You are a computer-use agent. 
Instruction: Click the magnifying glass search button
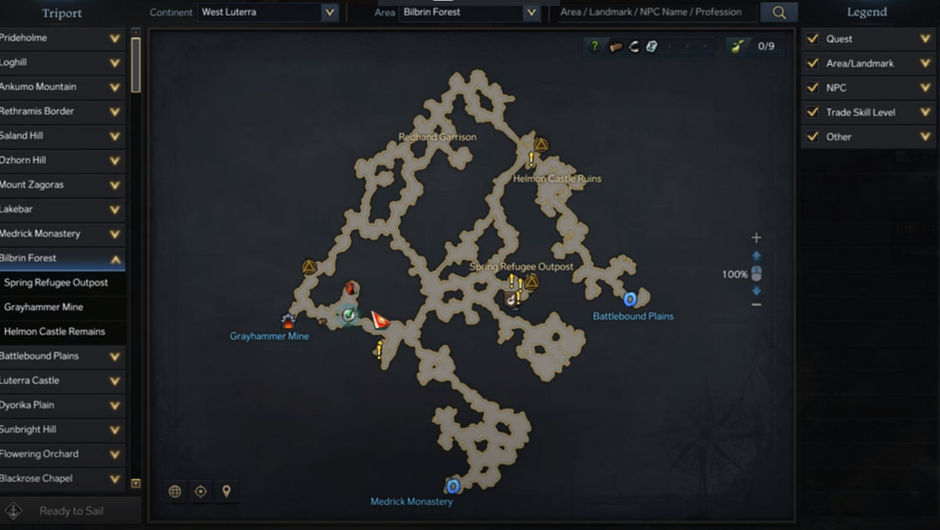(779, 13)
